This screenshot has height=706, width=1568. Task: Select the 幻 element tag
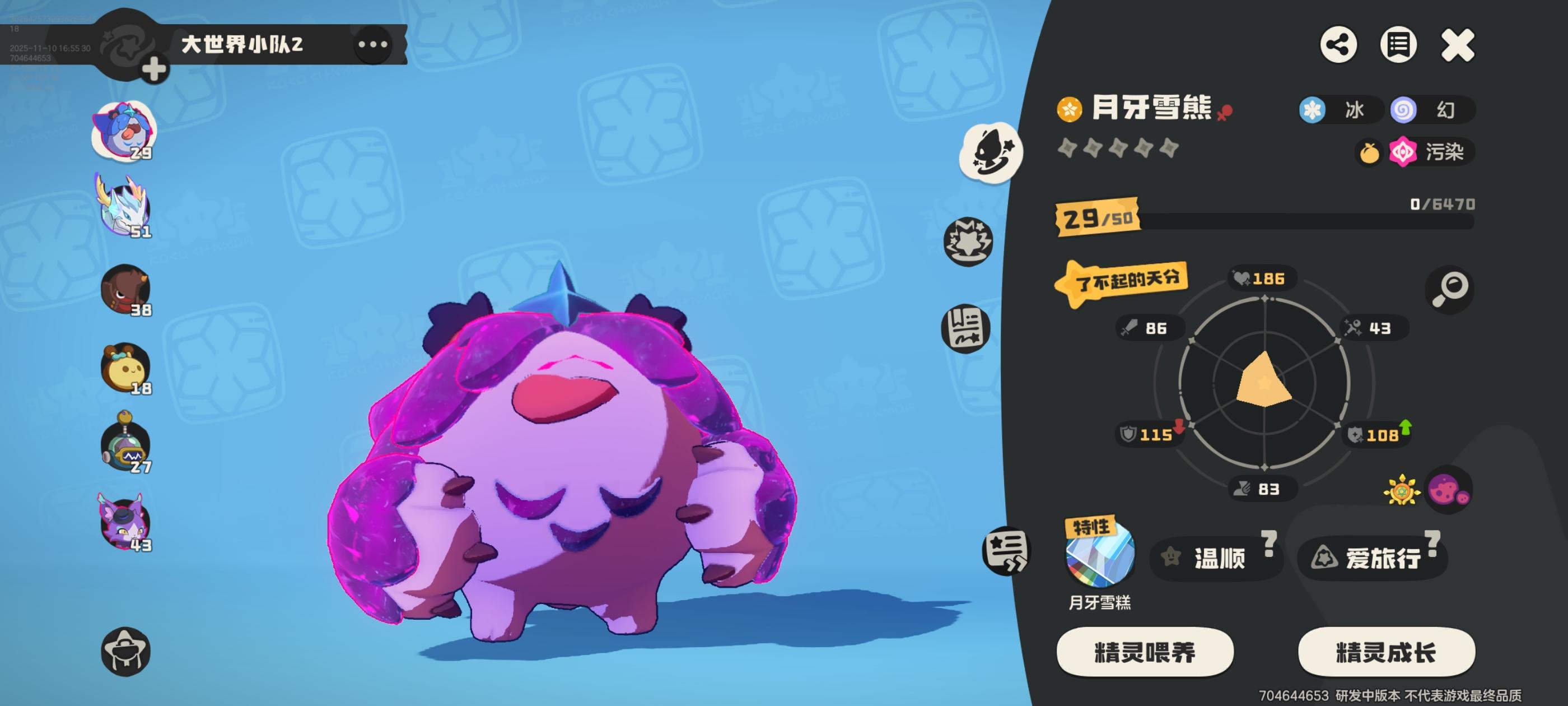(1434, 110)
